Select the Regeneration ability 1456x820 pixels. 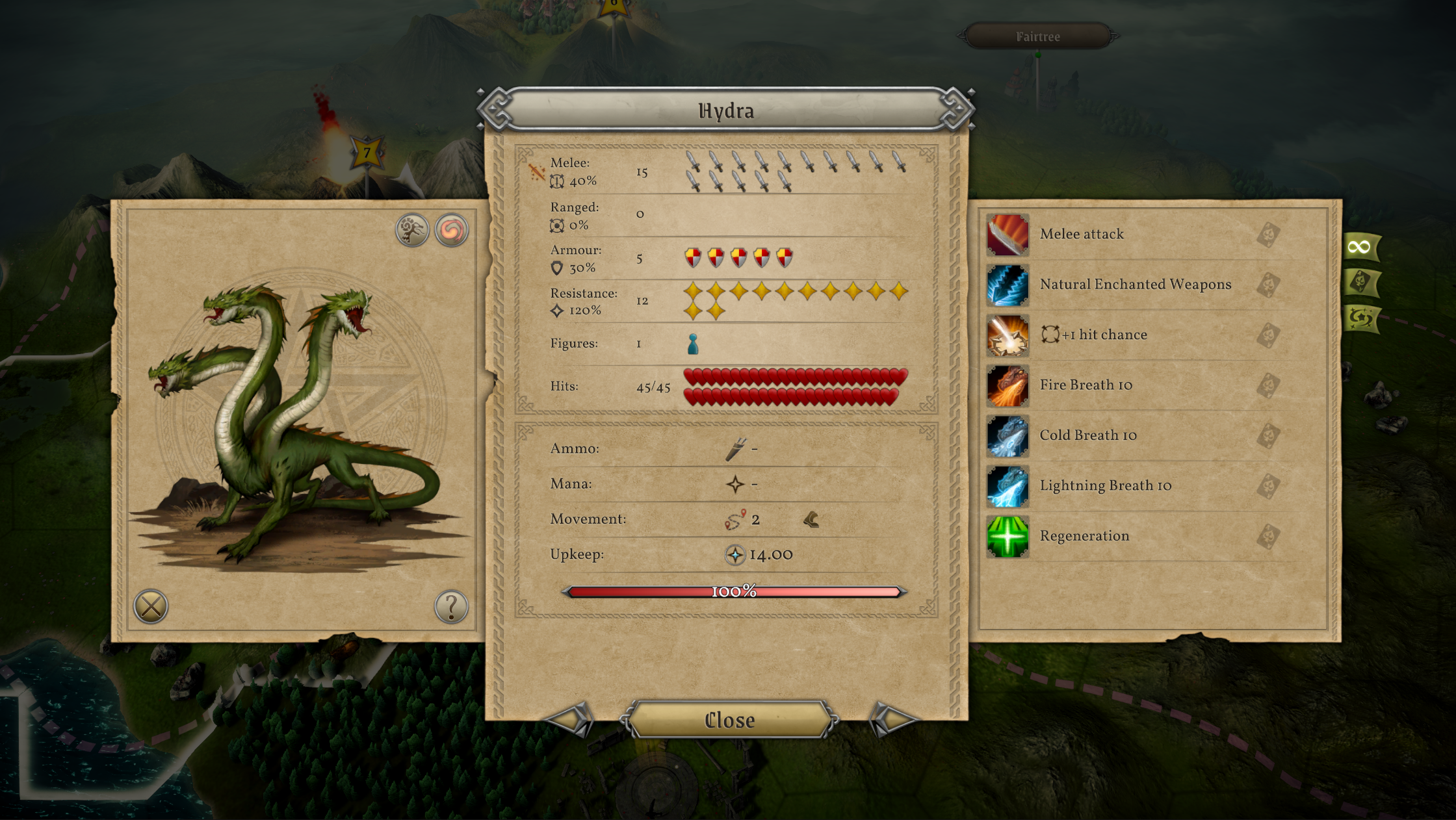point(1084,536)
